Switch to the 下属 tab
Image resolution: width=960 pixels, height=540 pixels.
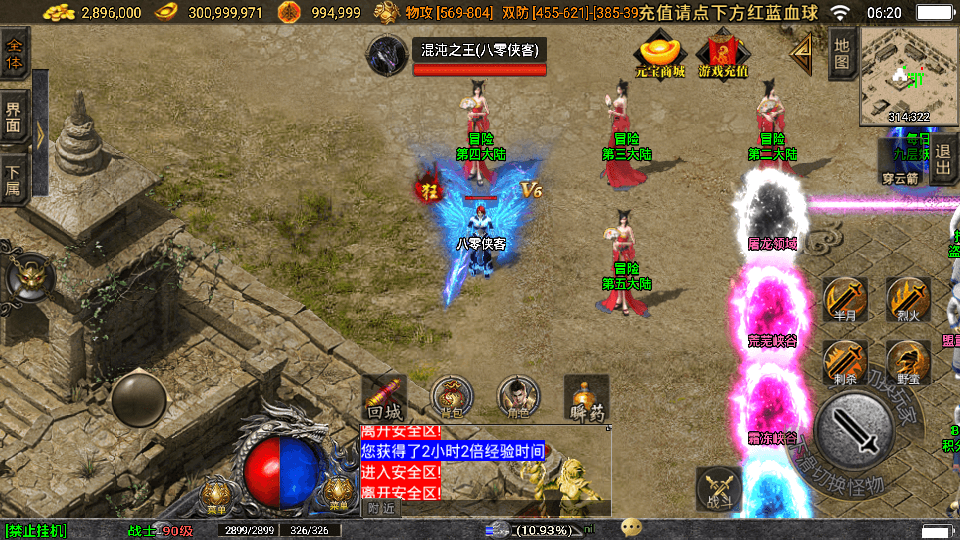pos(15,176)
